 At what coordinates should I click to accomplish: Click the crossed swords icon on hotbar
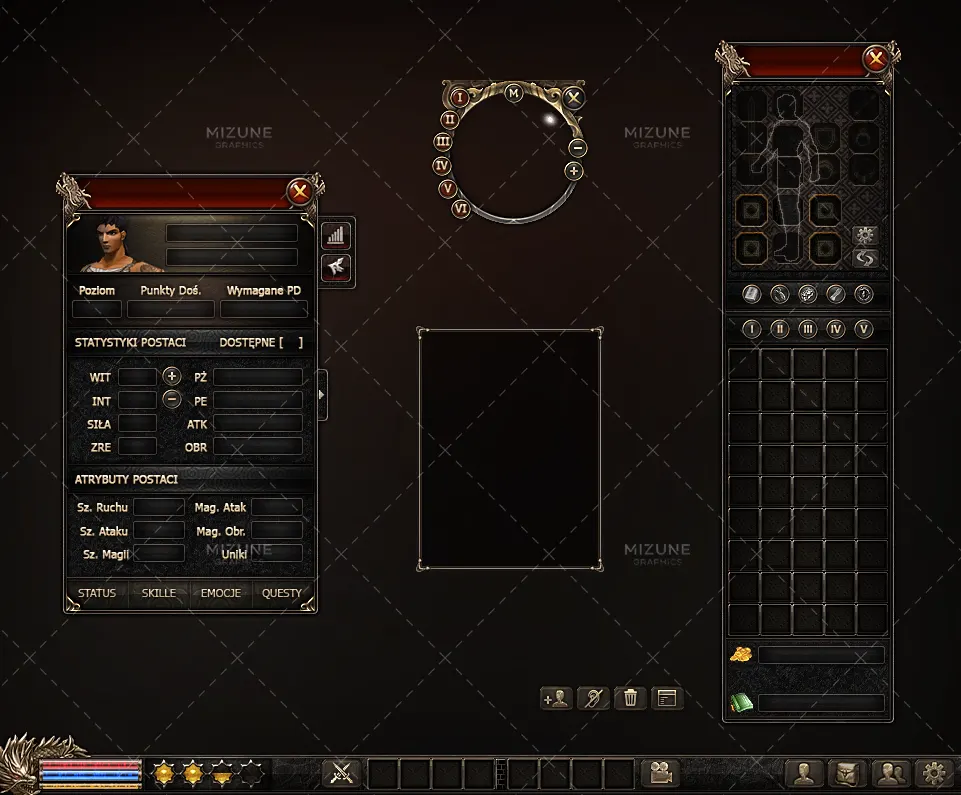point(342,773)
